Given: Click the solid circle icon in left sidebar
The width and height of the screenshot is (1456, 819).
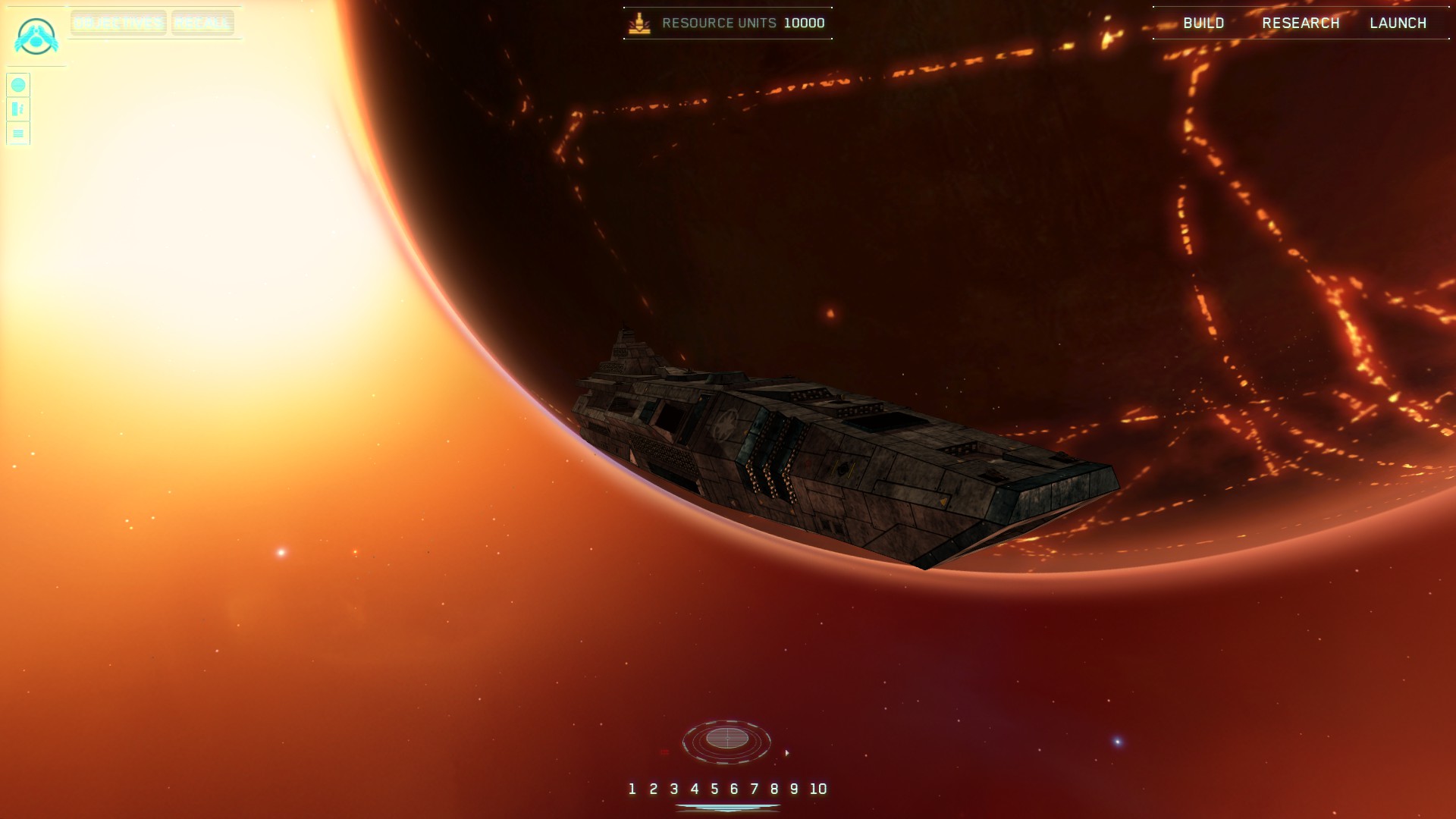Looking at the screenshot, I should point(18,85).
